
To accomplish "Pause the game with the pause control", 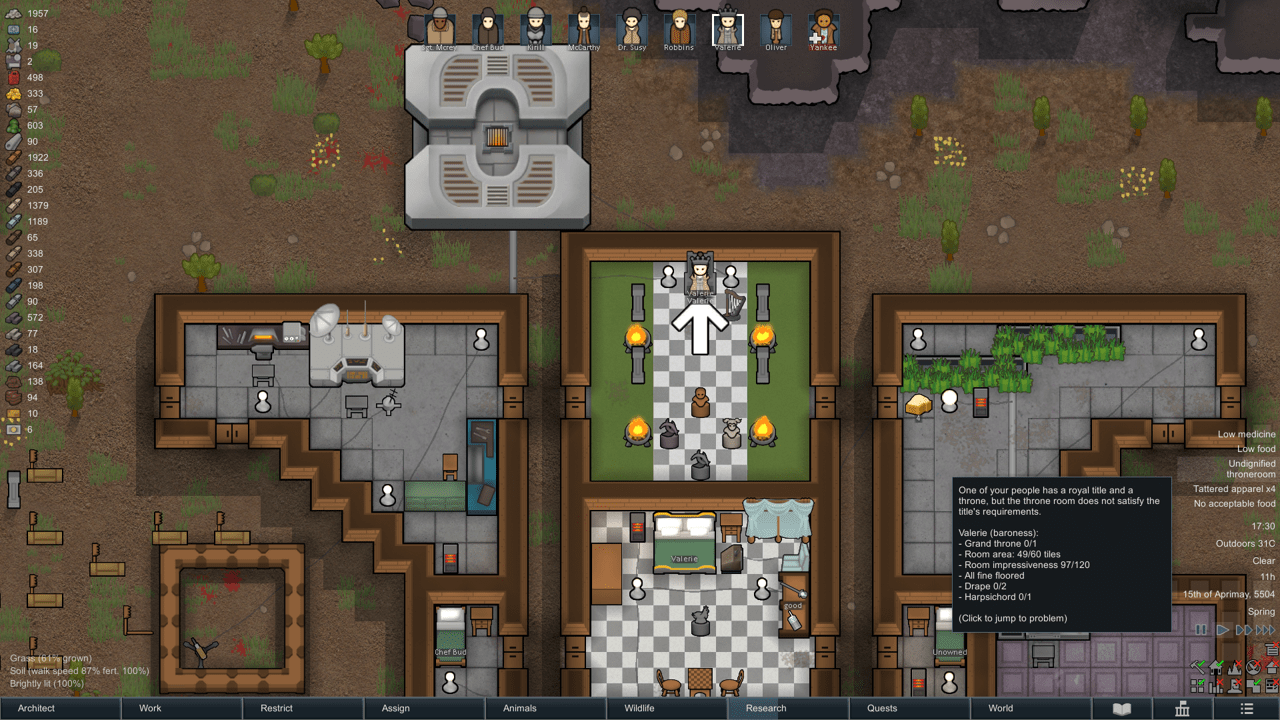I will (1199, 630).
